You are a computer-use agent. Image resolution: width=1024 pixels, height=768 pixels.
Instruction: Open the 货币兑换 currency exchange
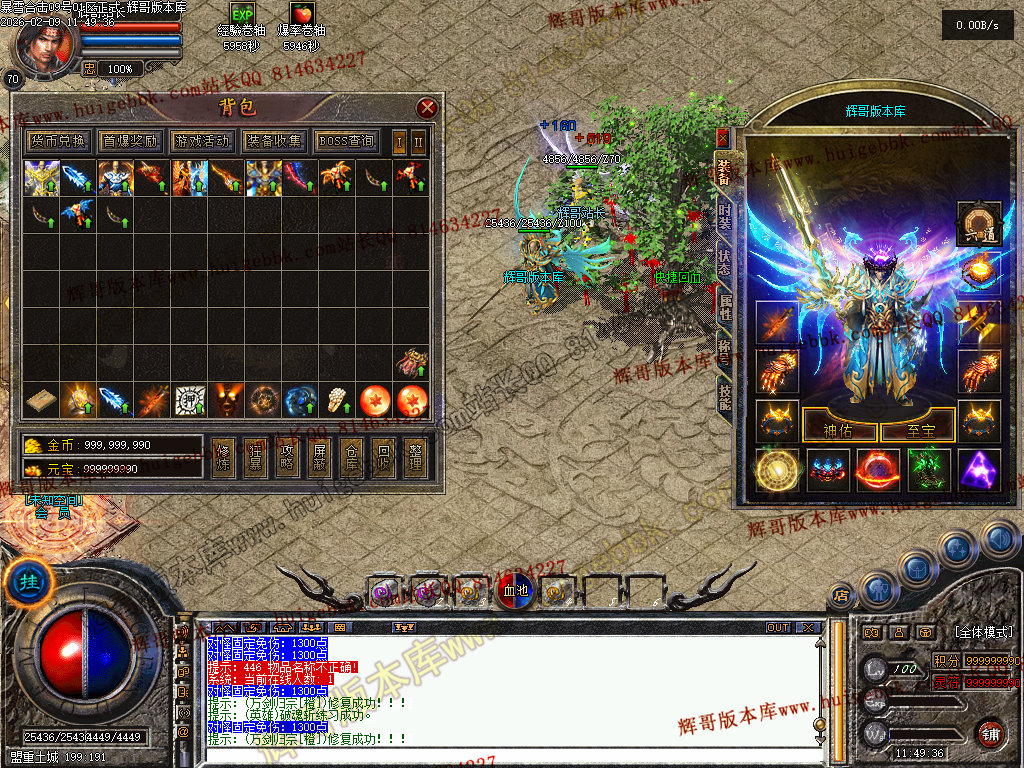(x=58, y=142)
